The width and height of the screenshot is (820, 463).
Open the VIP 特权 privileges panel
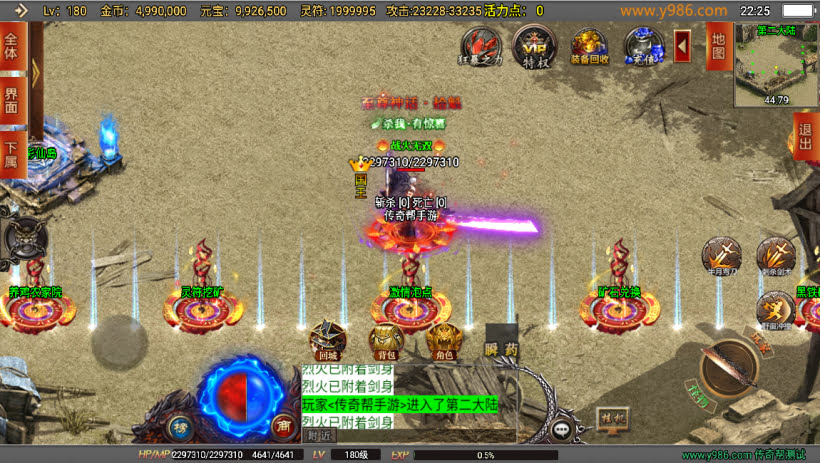[x=532, y=46]
